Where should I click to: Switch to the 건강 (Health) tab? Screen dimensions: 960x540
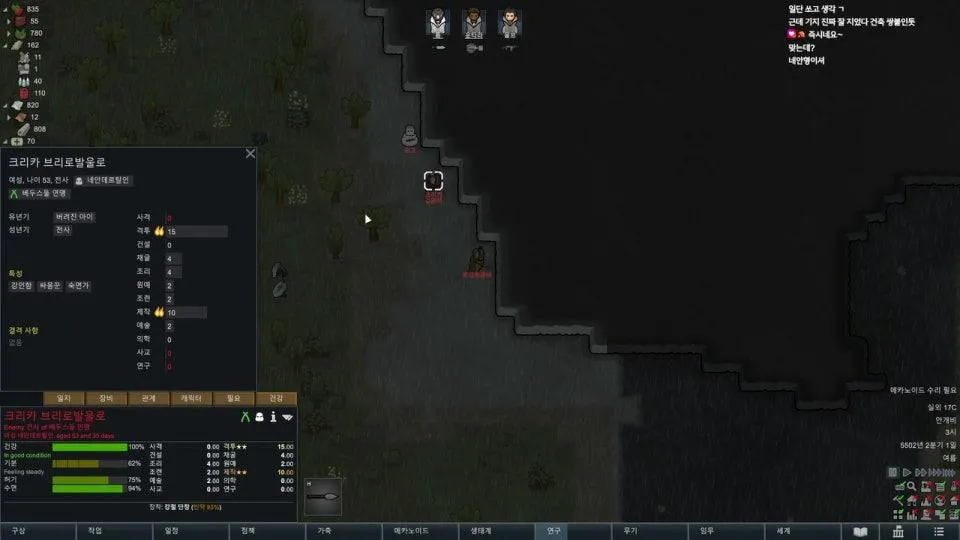tap(277, 398)
